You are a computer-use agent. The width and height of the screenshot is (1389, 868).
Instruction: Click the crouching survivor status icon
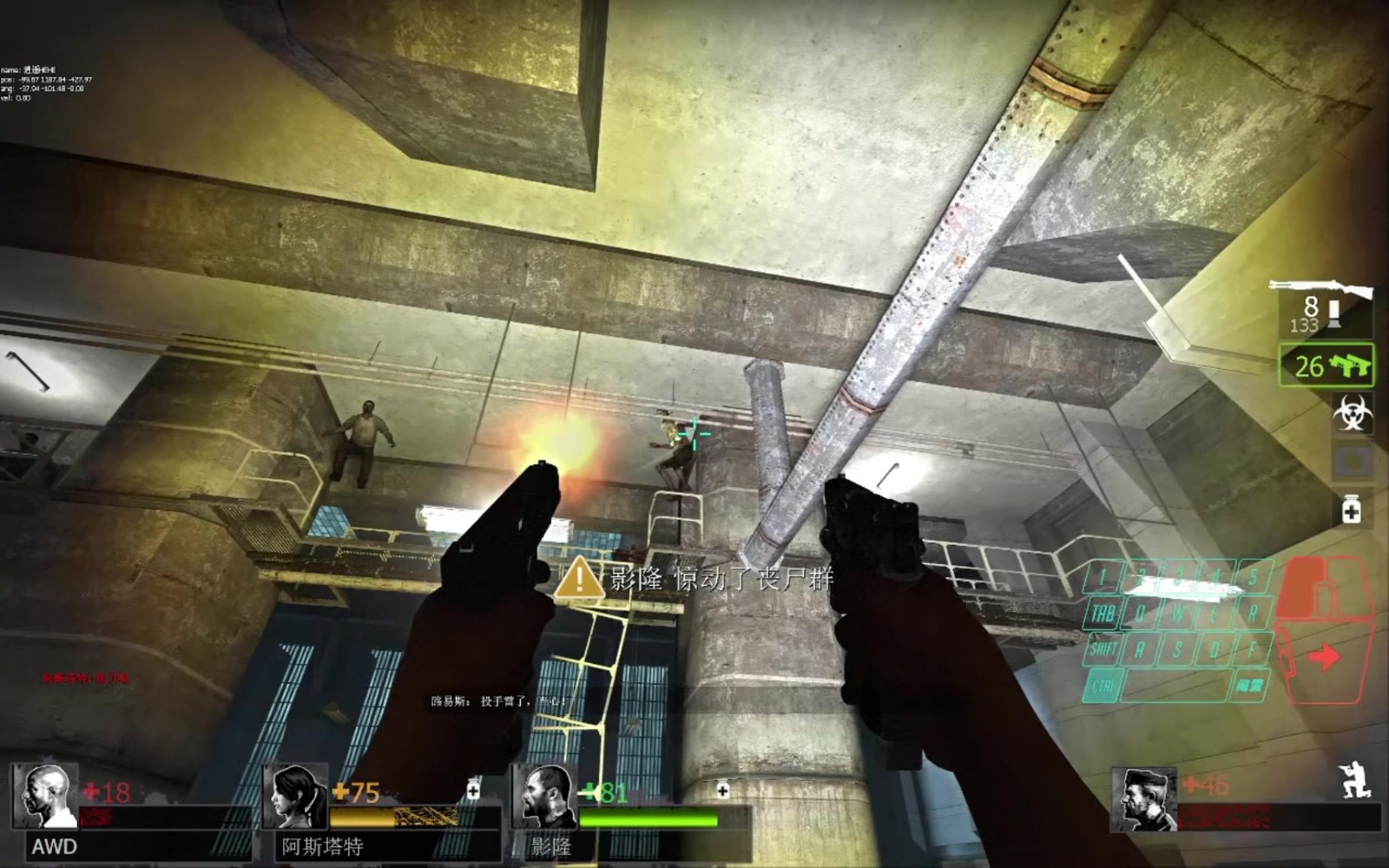coord(1356,779)
